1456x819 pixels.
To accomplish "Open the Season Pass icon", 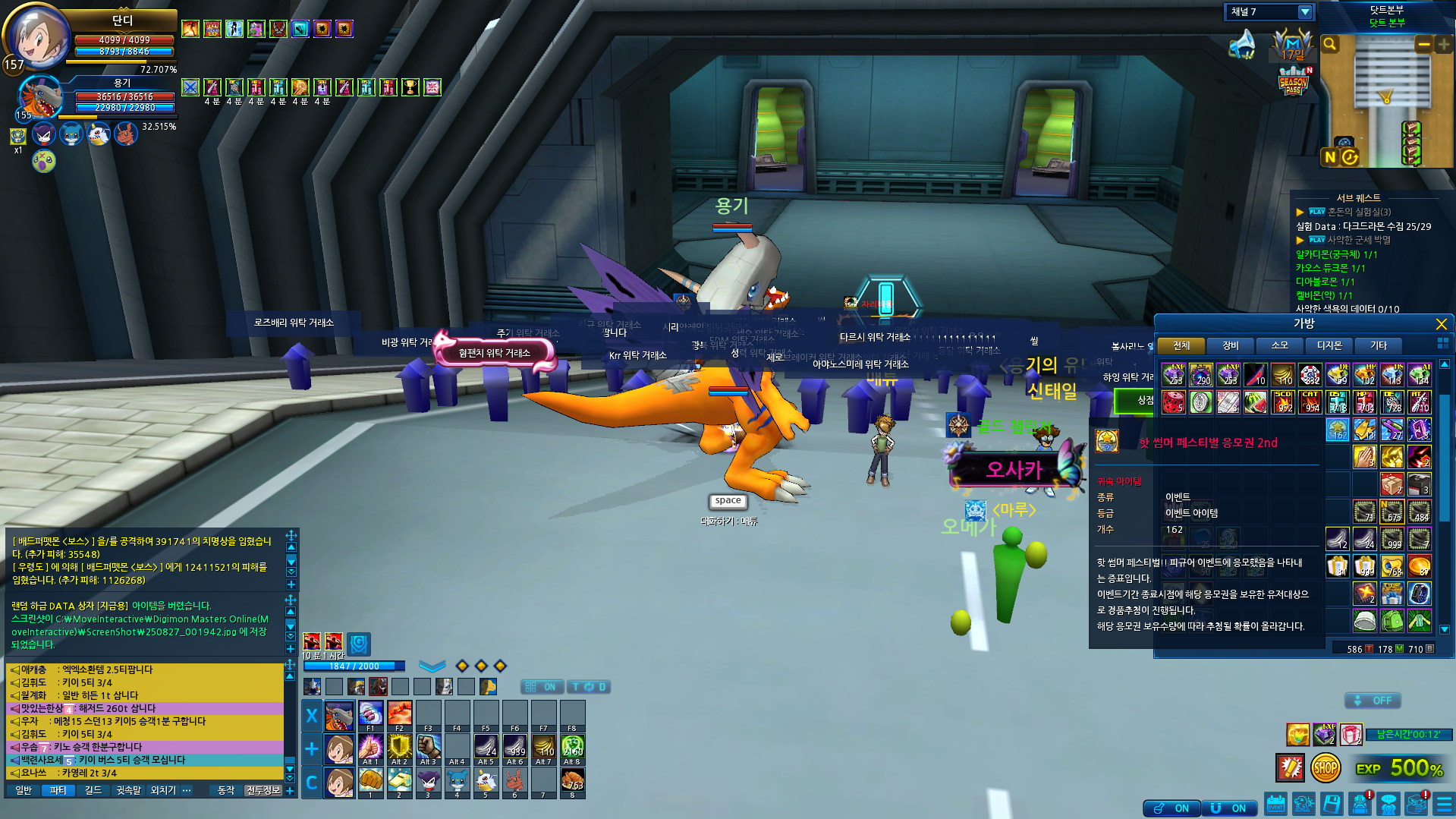I will pyautogui.click(x=1294, y=80).
